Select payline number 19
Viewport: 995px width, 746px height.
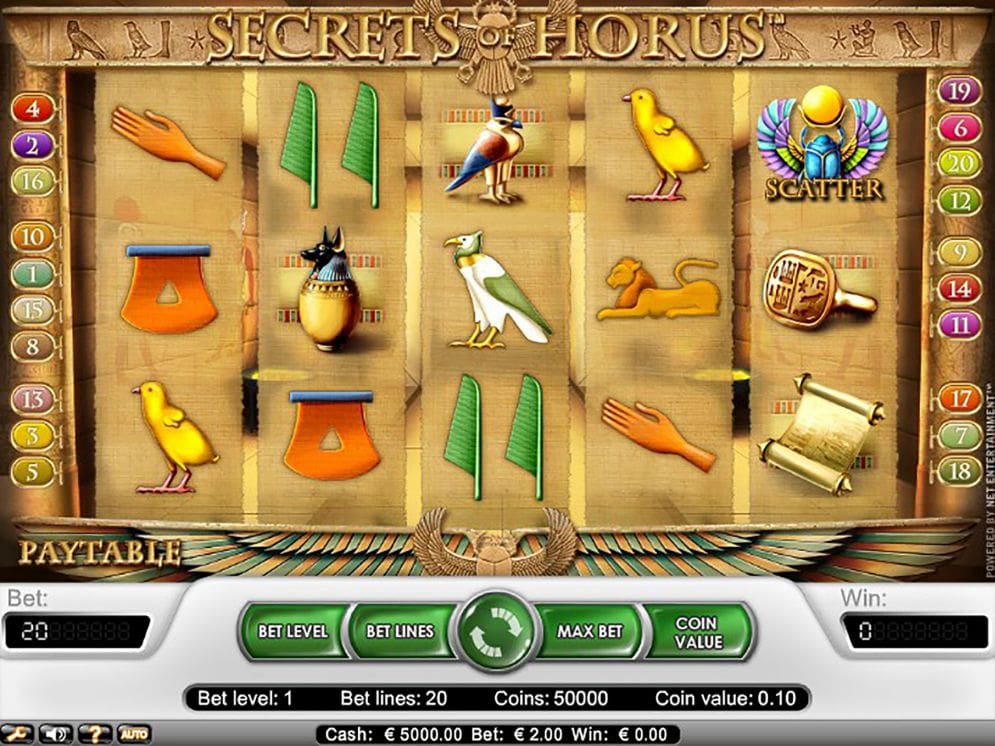click(x=959, y=91)
